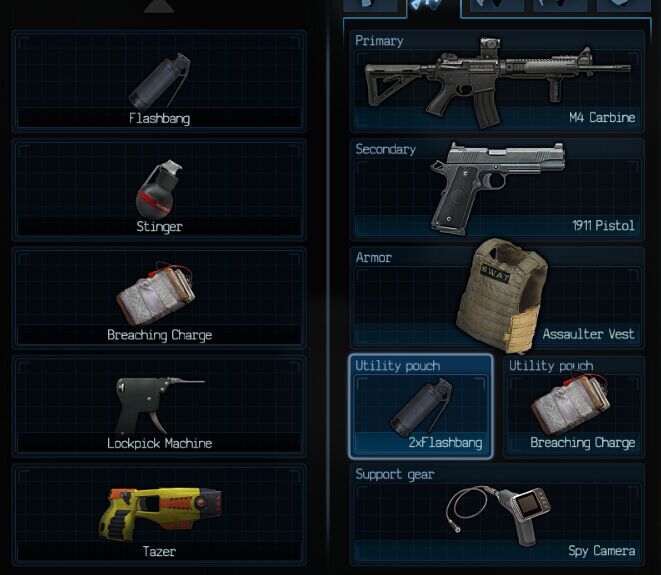Select Flashbang from the equipment list
661x575 pixels.
[x=159, y=82]
